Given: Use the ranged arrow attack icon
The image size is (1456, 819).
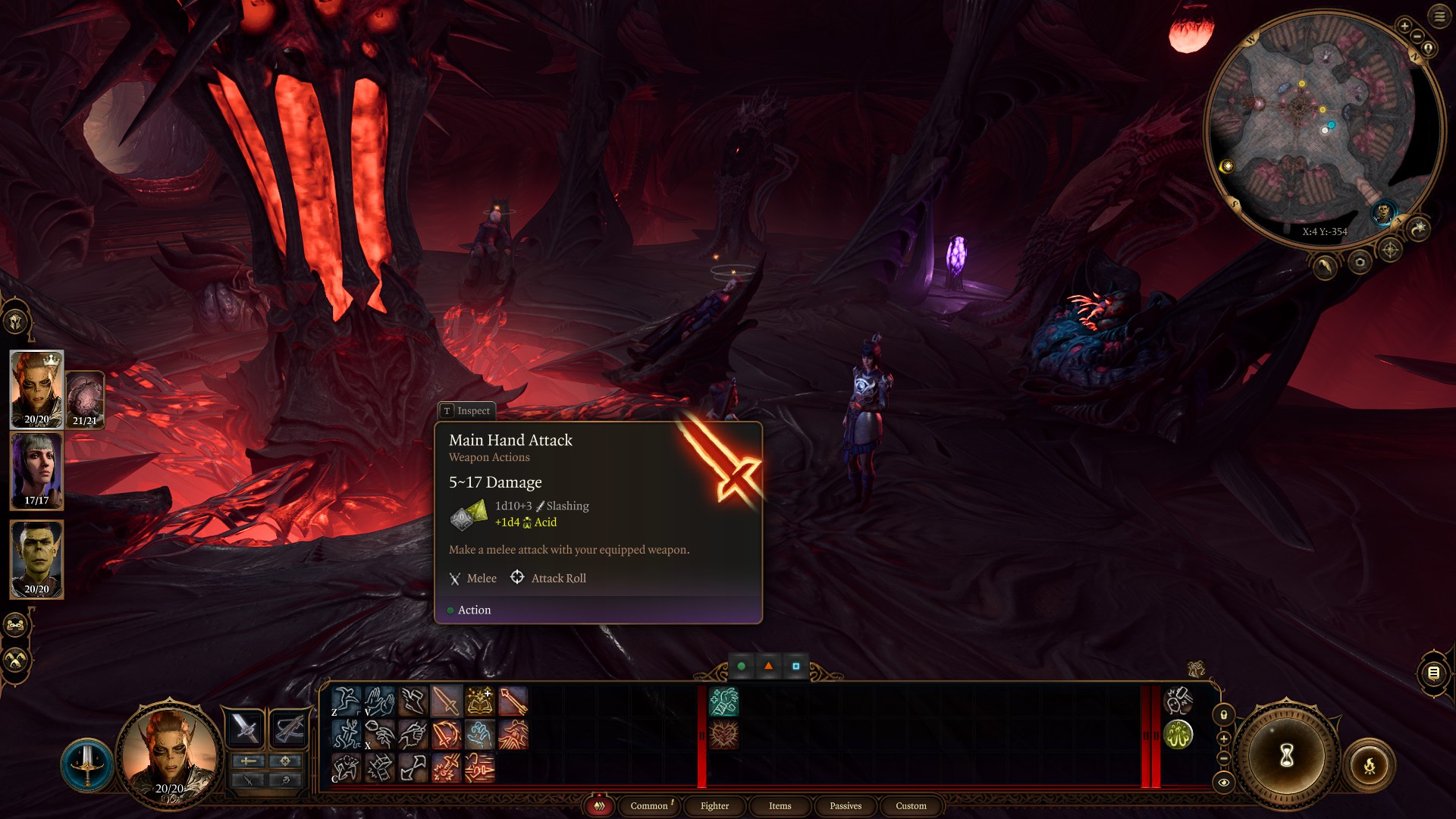Looking at the screenshot, I should [x=513, y=701].
